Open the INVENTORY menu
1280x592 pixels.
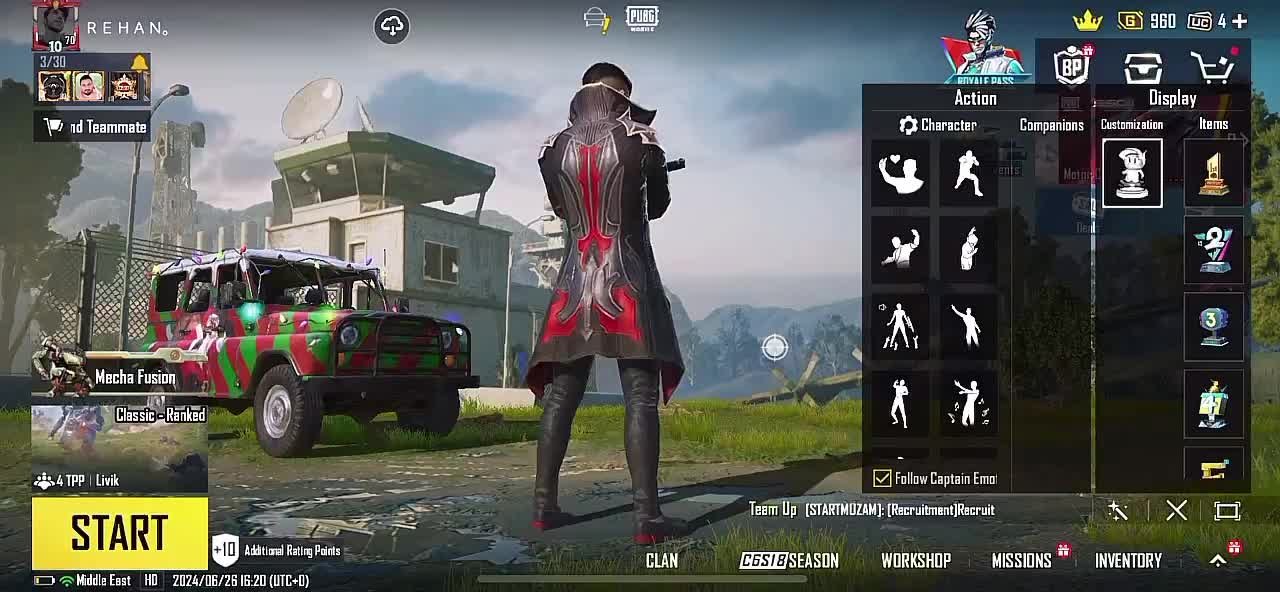[x=1128, y=561]
